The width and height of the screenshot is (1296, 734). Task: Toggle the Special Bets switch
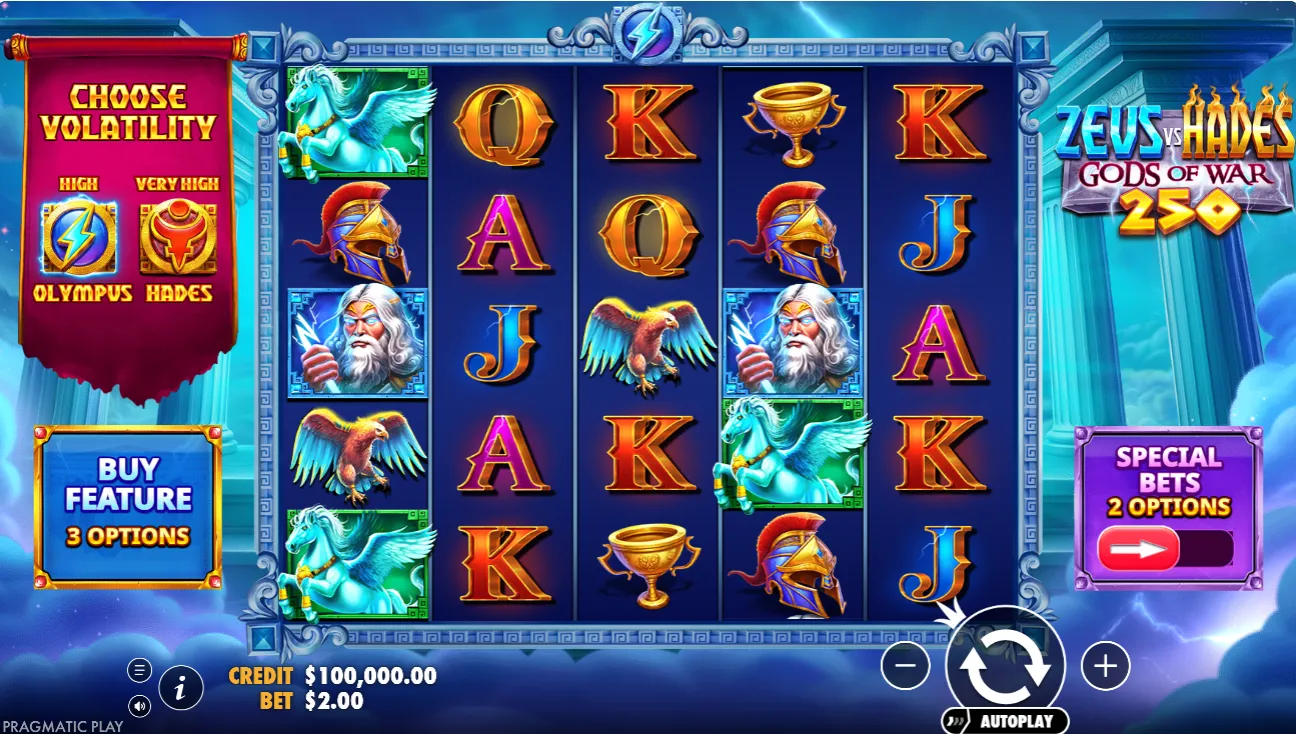tap(1166, 549)
